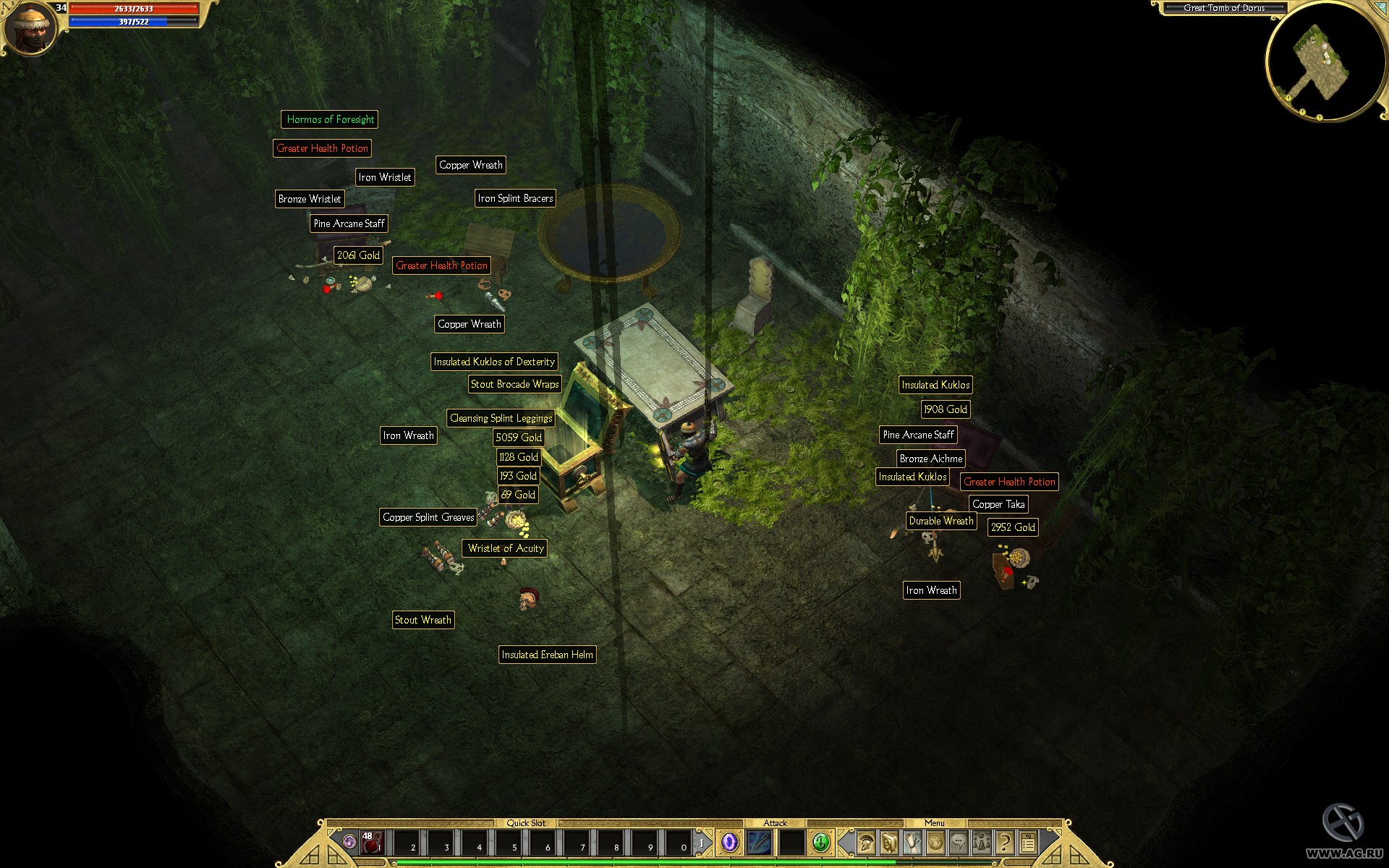Switch quick slot pages with the numbered arrow
Screen dimensions: 1389x868
point(702,842)
